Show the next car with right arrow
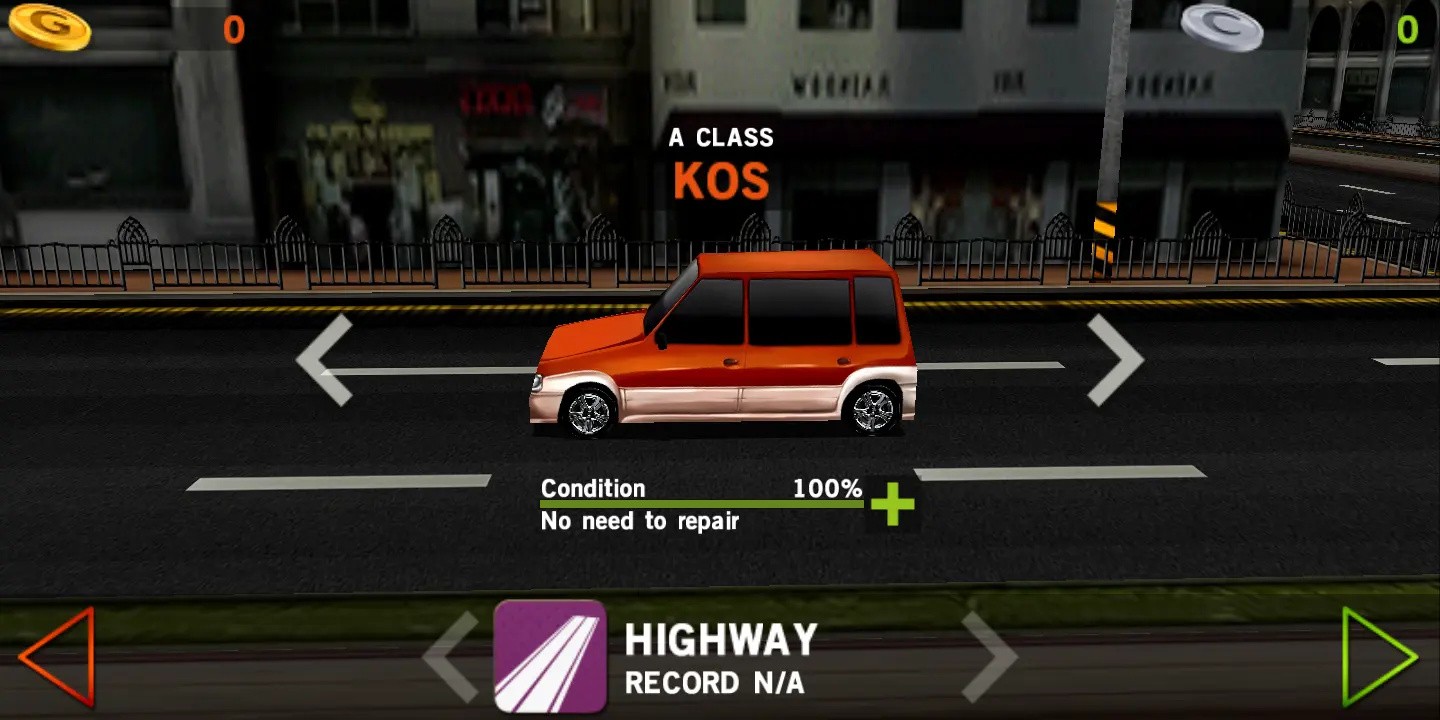This screenshot has width=1440, height=720. 1114,360
